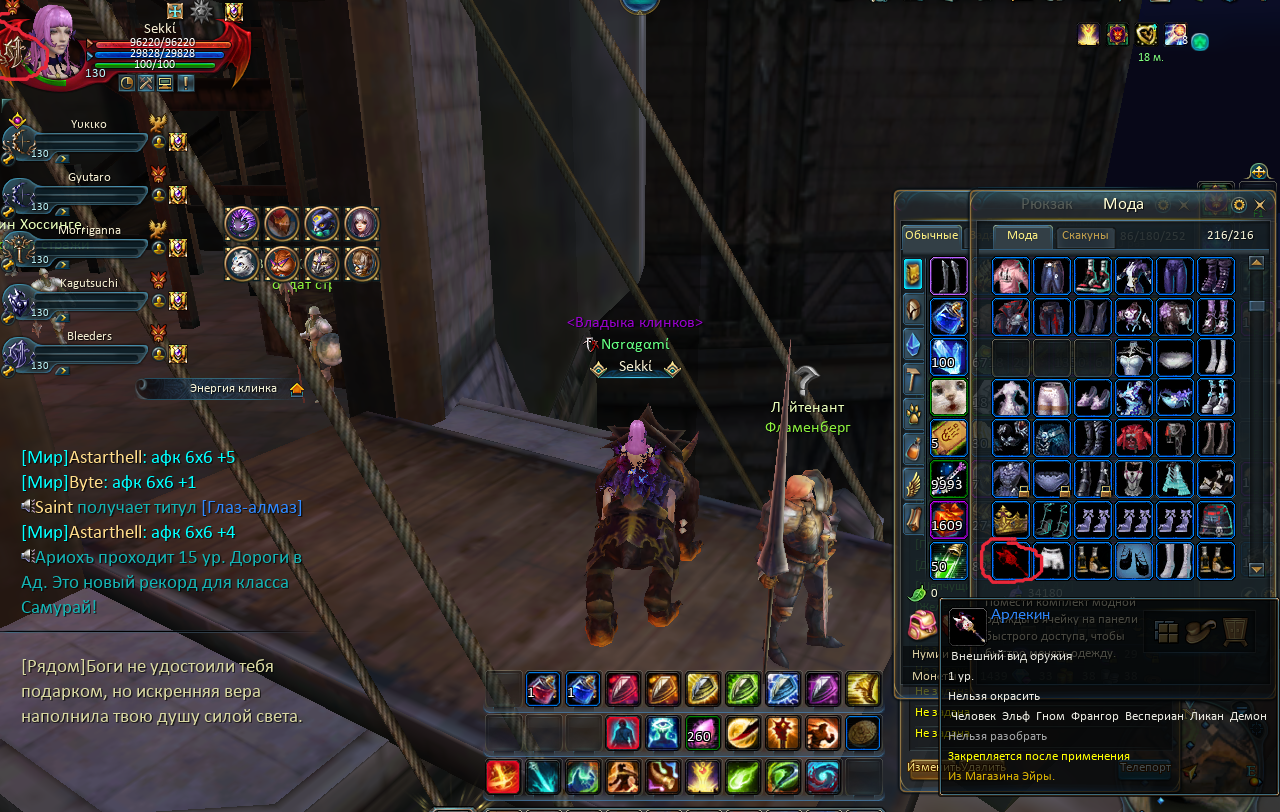
Task: Open the Мода window settings gear
Action: coord(1239,205)
